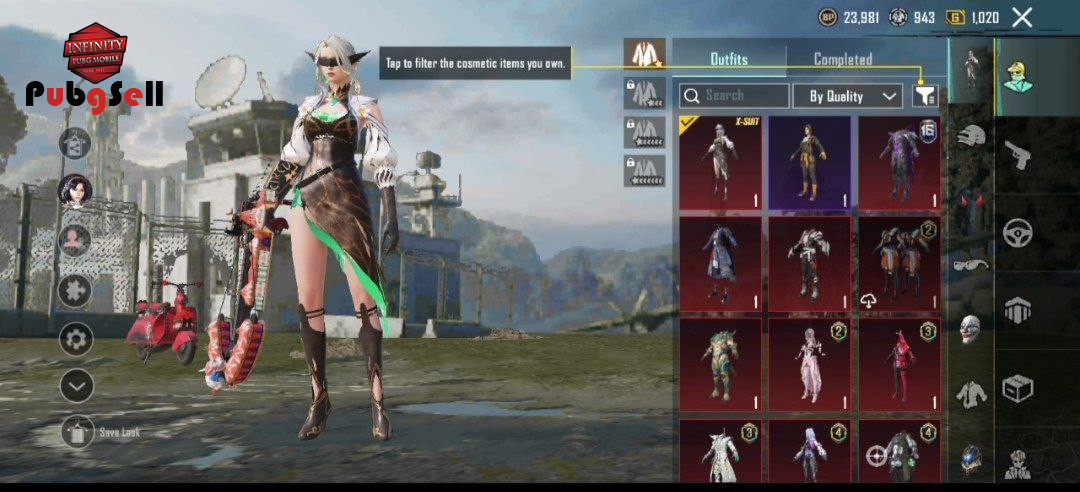Choose the outfit on the purple background
This screenshot has height=492, width=1080.
pyautogui.click(x=809, y=163)
